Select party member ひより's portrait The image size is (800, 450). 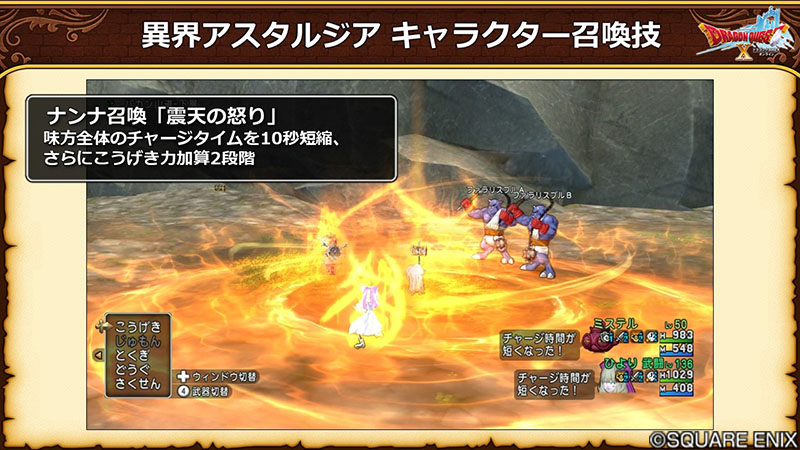tap(610, 379)
